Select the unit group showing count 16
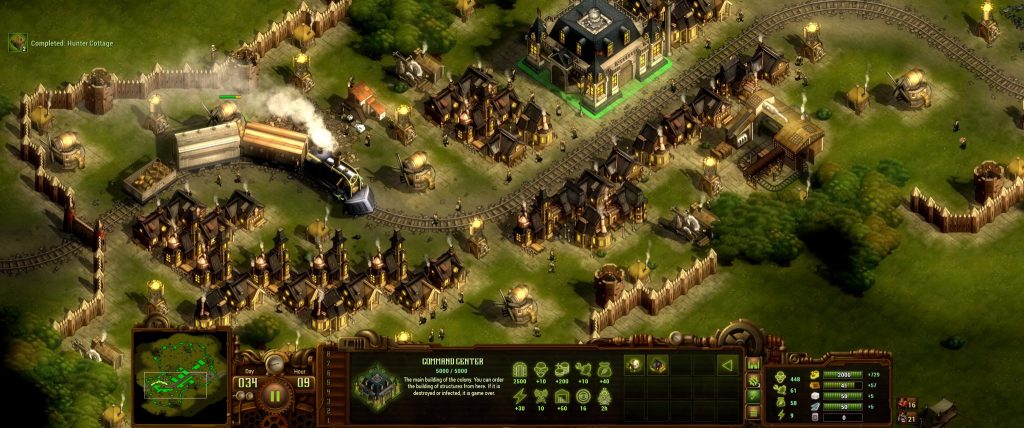This screenshot has width=1024, height=428. [907, 403]
